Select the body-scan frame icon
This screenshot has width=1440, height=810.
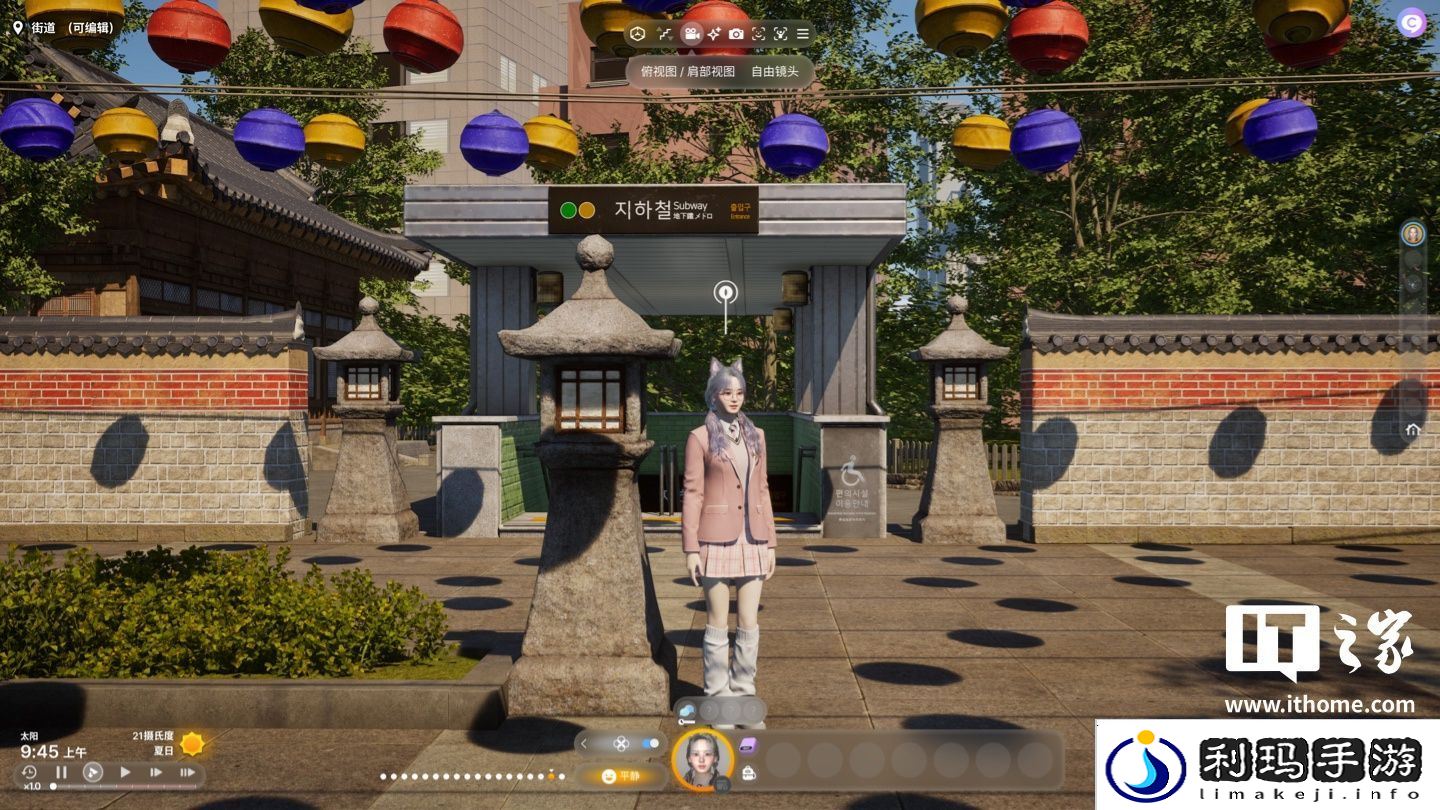click(780, 34)
